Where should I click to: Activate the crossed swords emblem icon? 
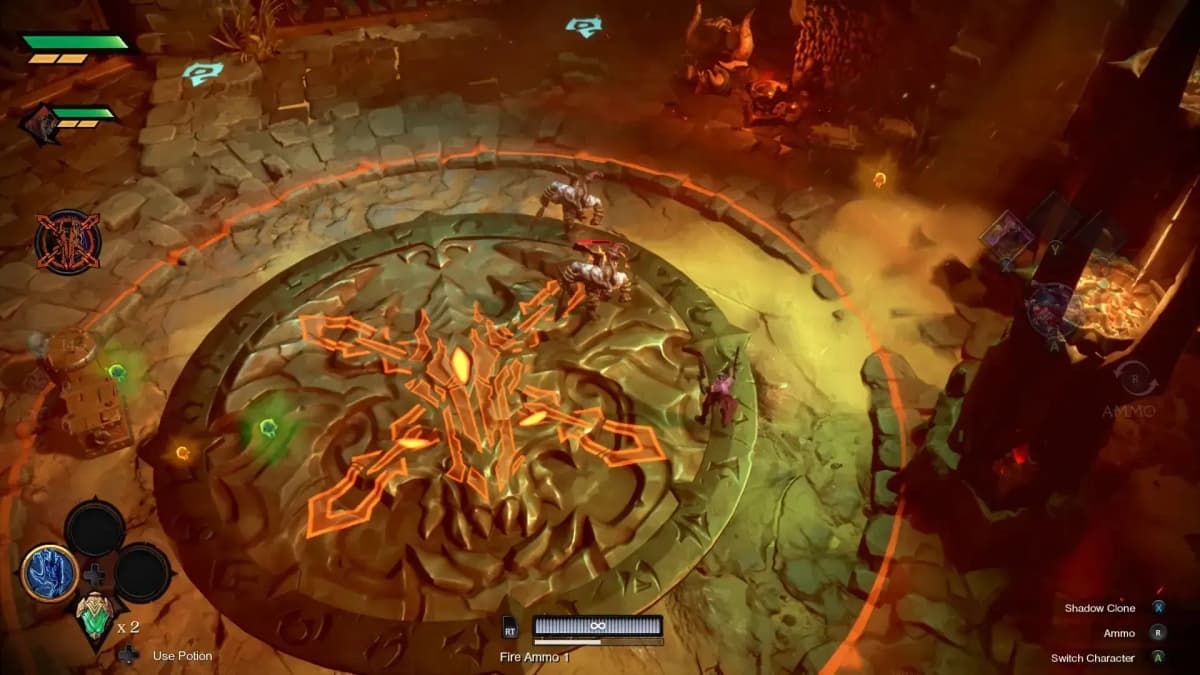coord(67,243)
